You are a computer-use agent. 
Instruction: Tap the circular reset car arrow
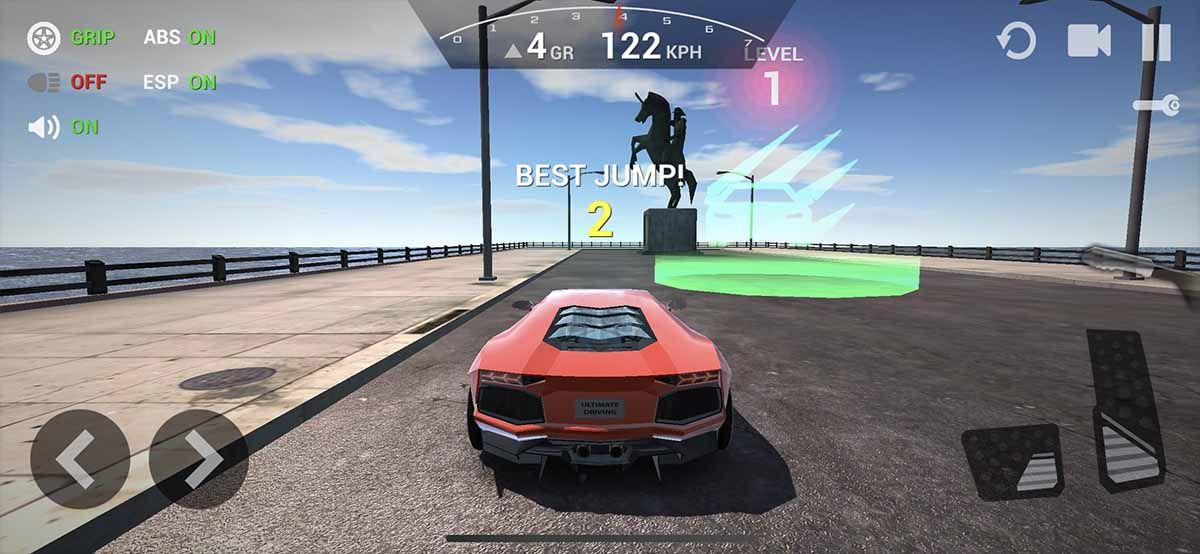1016,41
